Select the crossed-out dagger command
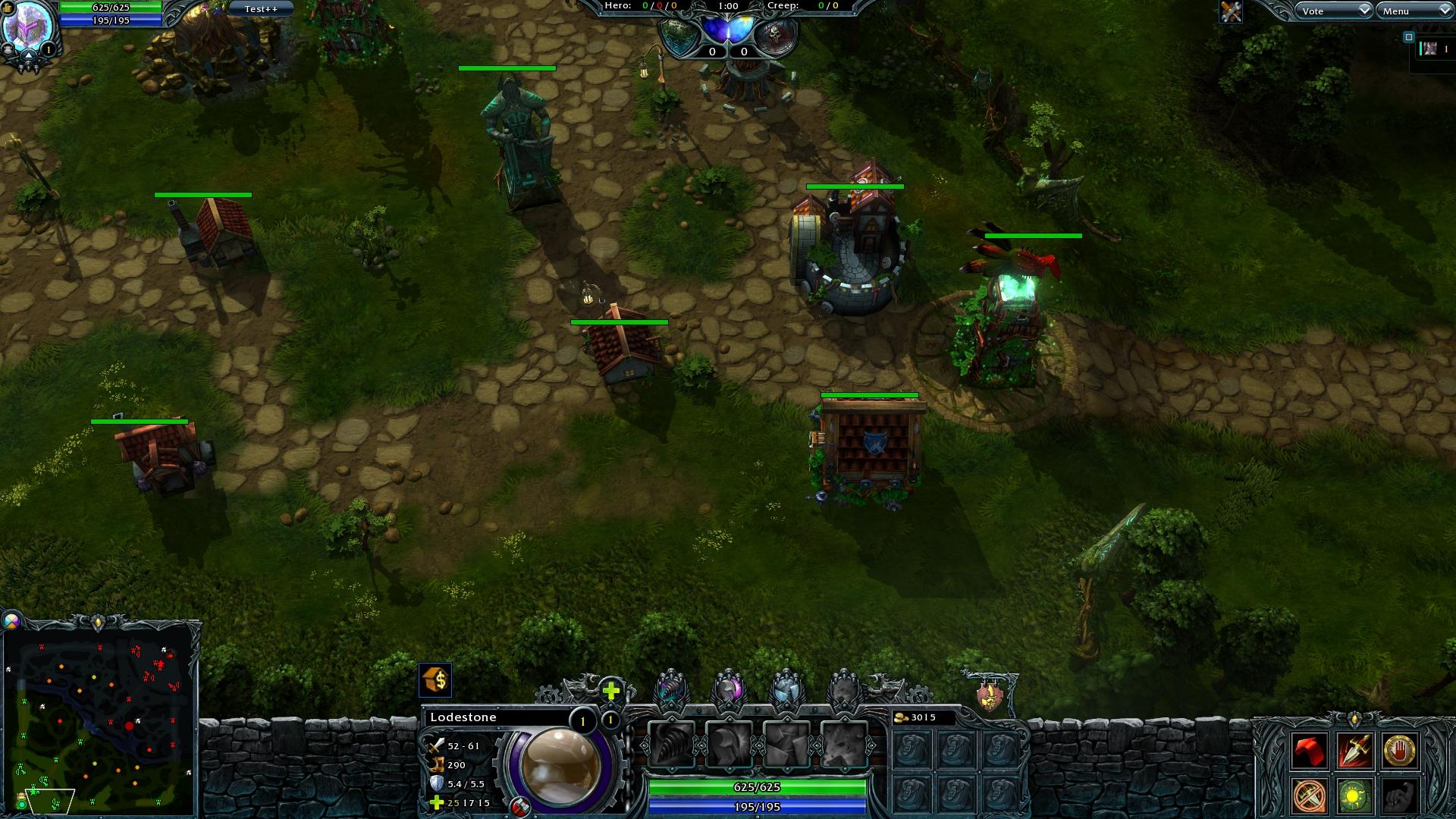Viewport: 1456px width, 819px height. (x=1310, y=796)
